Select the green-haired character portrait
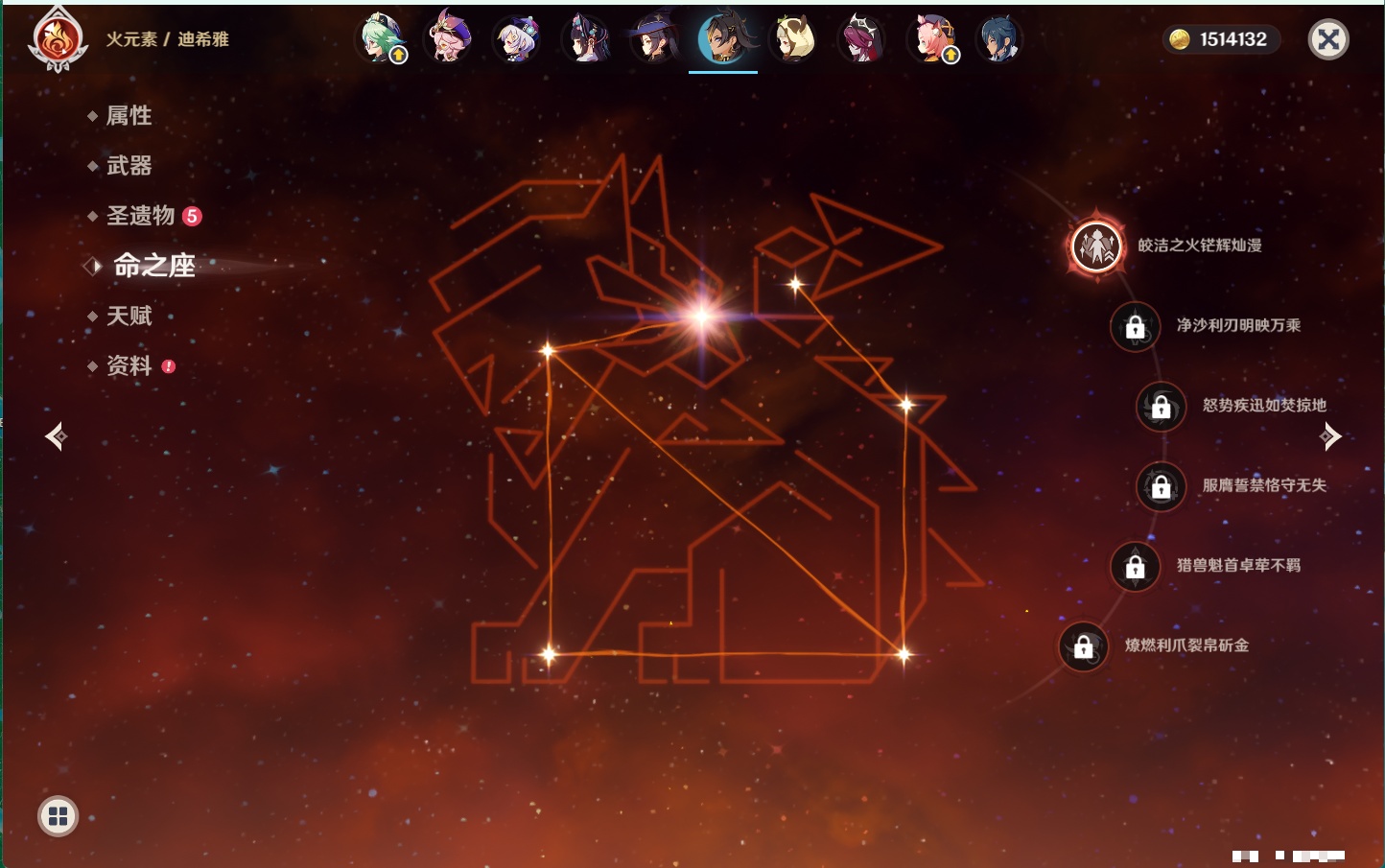 click(x=381, y=39)
